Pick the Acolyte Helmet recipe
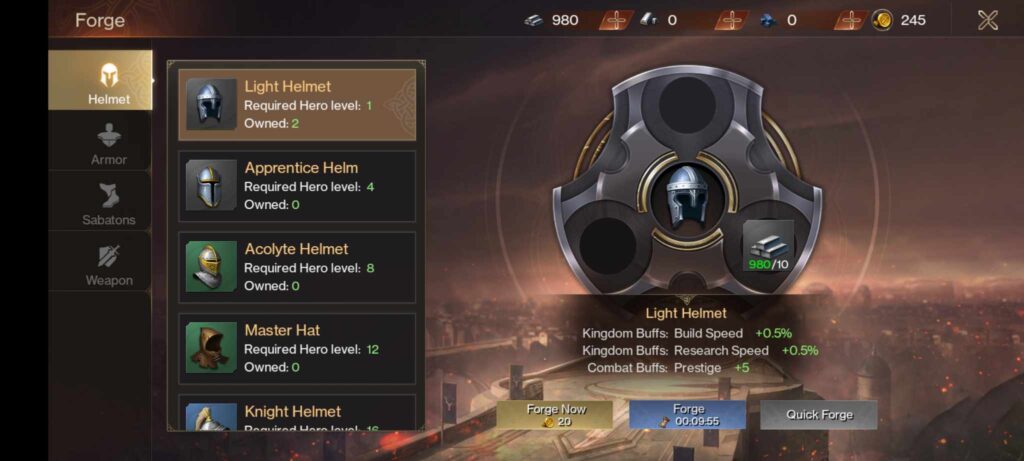 point(296,267)
